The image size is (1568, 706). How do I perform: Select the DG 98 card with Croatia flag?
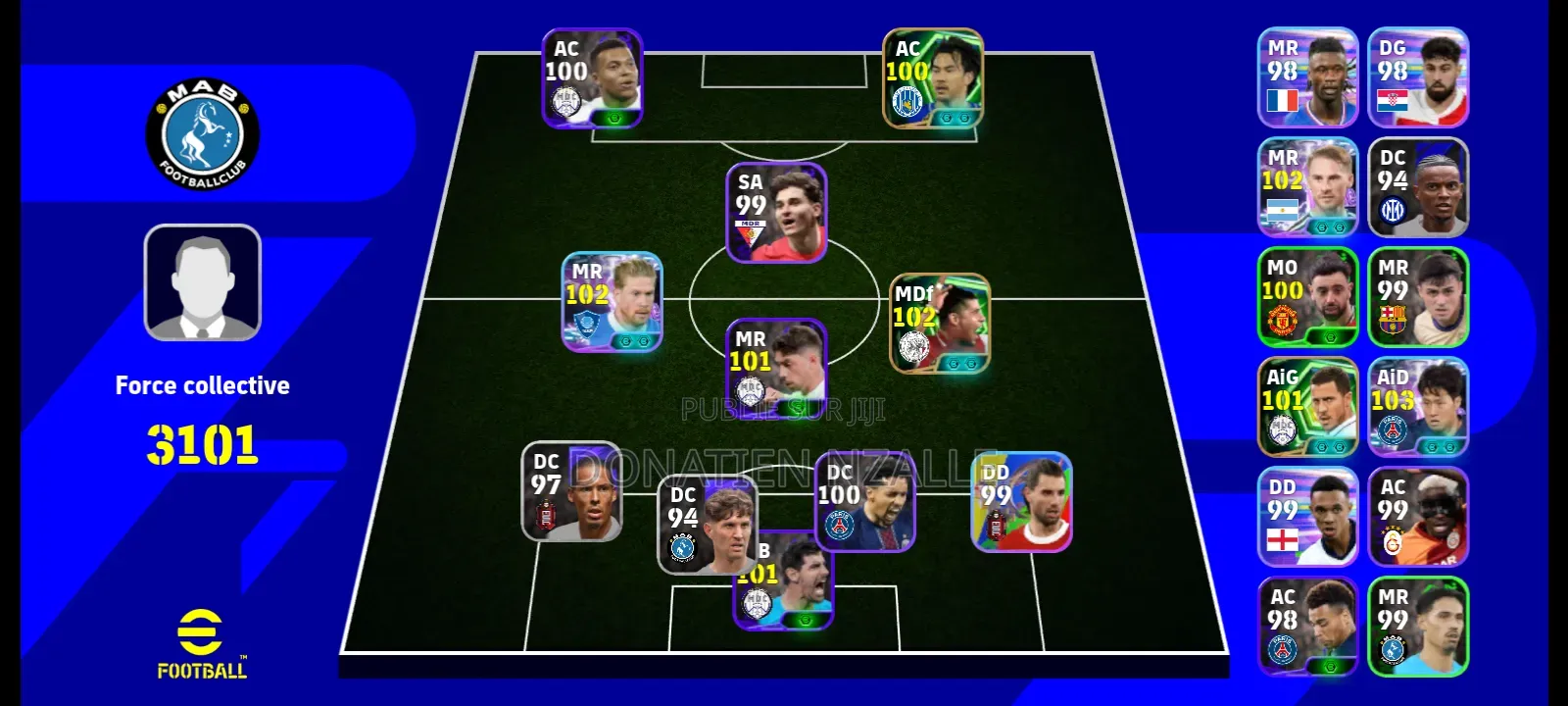click(1418, 77)
